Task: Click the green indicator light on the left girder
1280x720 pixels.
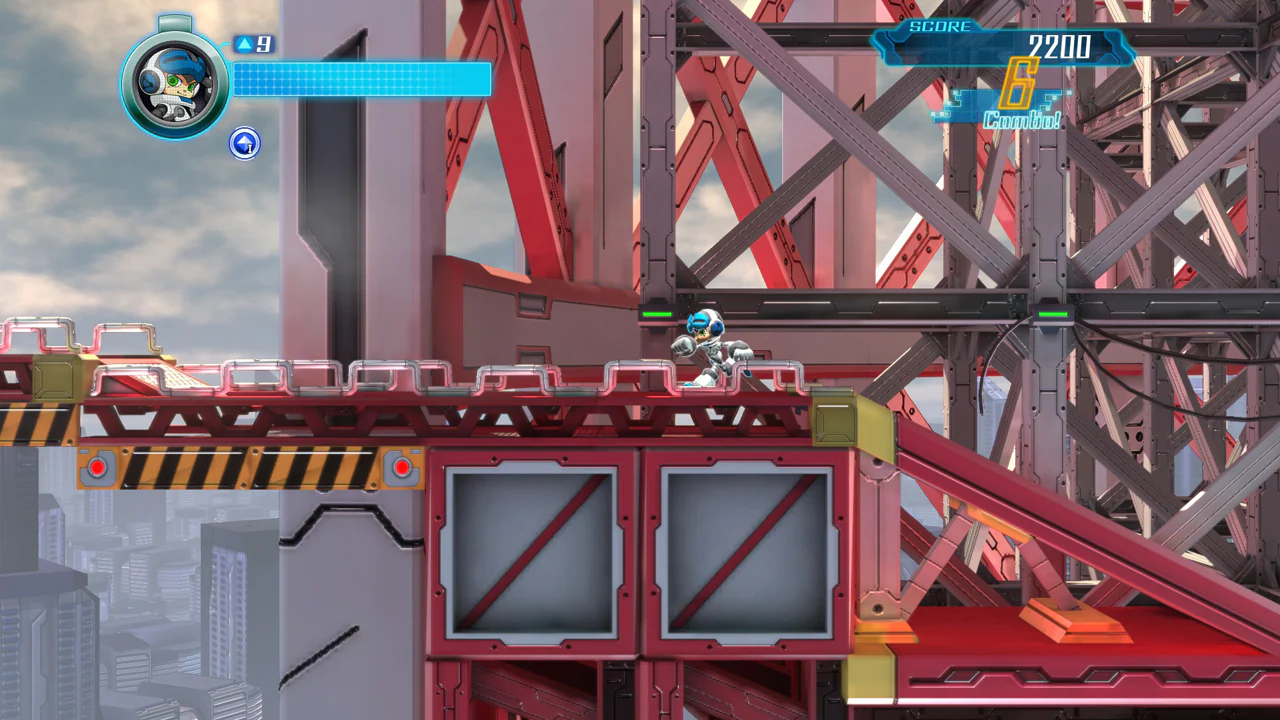Action: [x=657, y=314]
